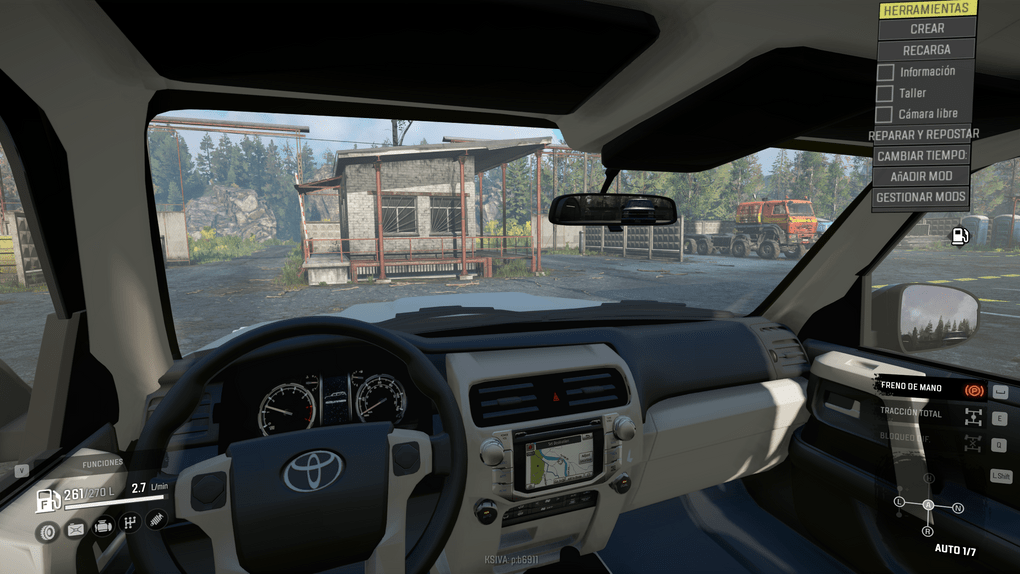Click the suspension spring status icon
This screenshot has width=1020, height=574.
[156, 519]
